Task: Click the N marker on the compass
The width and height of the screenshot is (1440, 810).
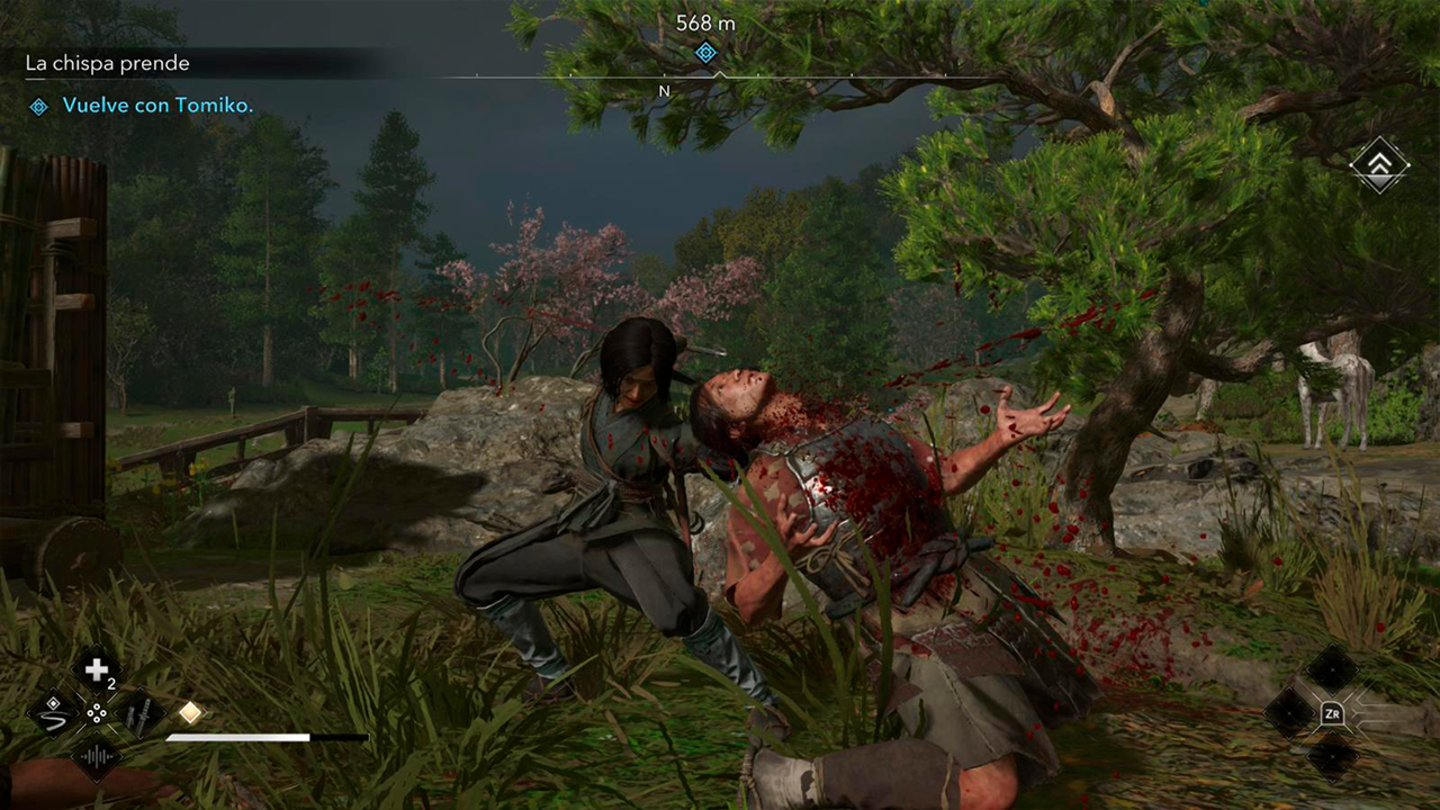Action: point(662,89)
